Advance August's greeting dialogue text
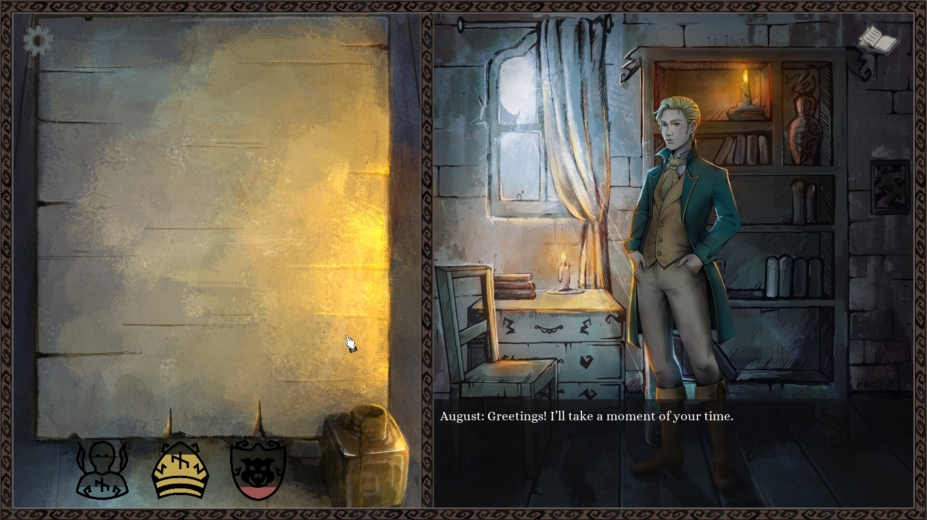The height and width of the screenshot is (520, 927). pos(585,416)
